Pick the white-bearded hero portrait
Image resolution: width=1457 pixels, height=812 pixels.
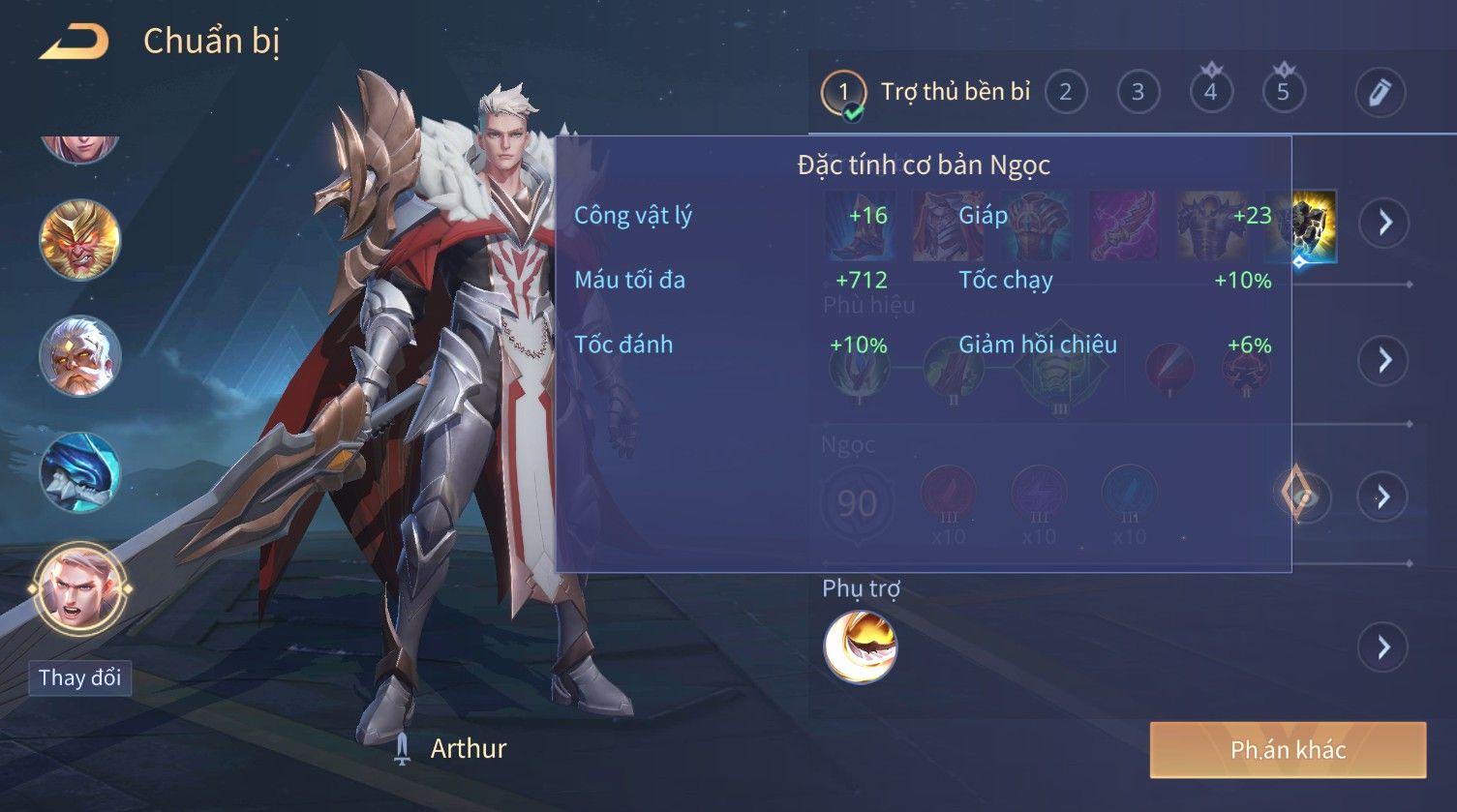click(80, 356)
